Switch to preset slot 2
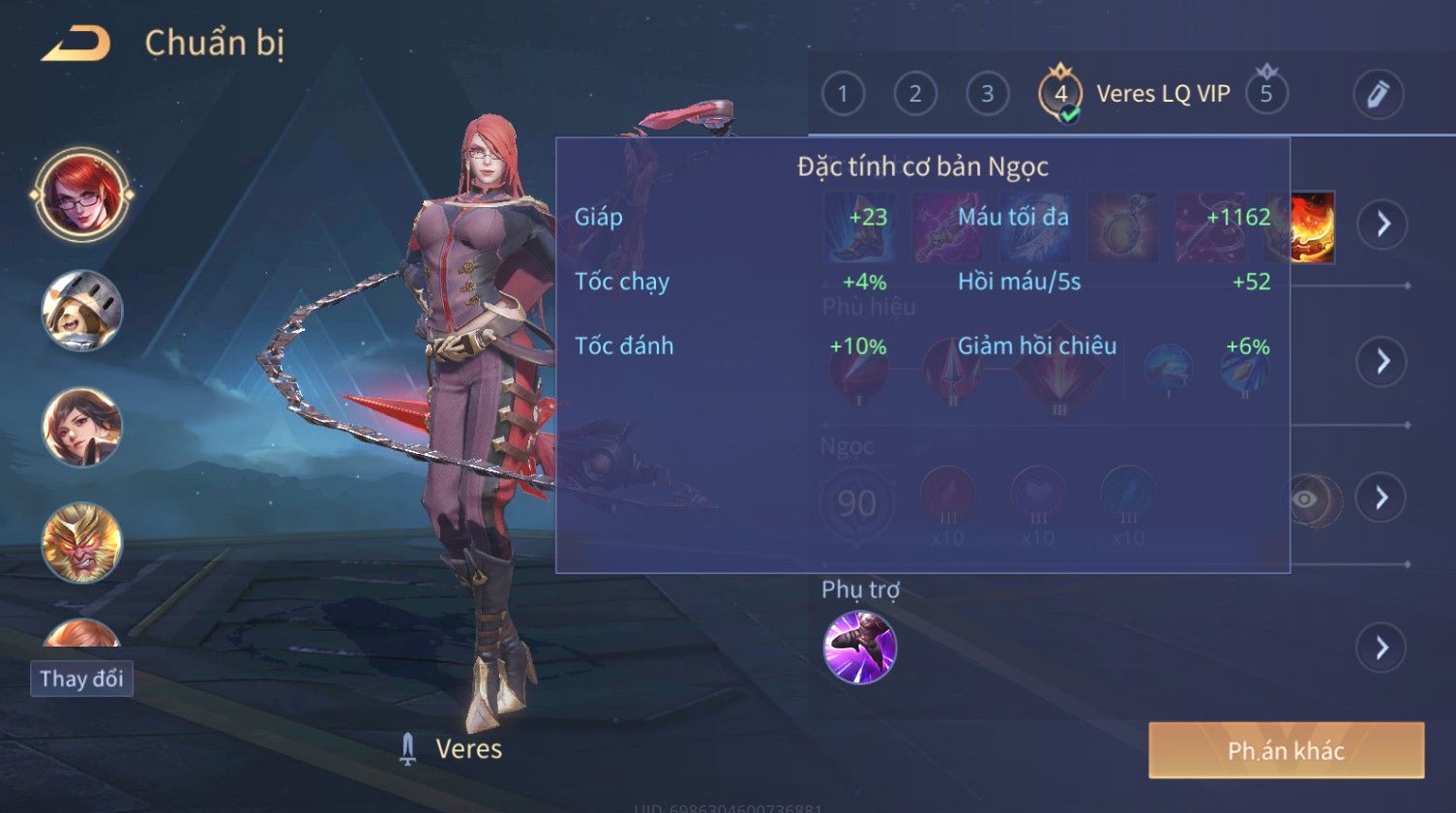The image size is (1456, 813). pos(914,94)
